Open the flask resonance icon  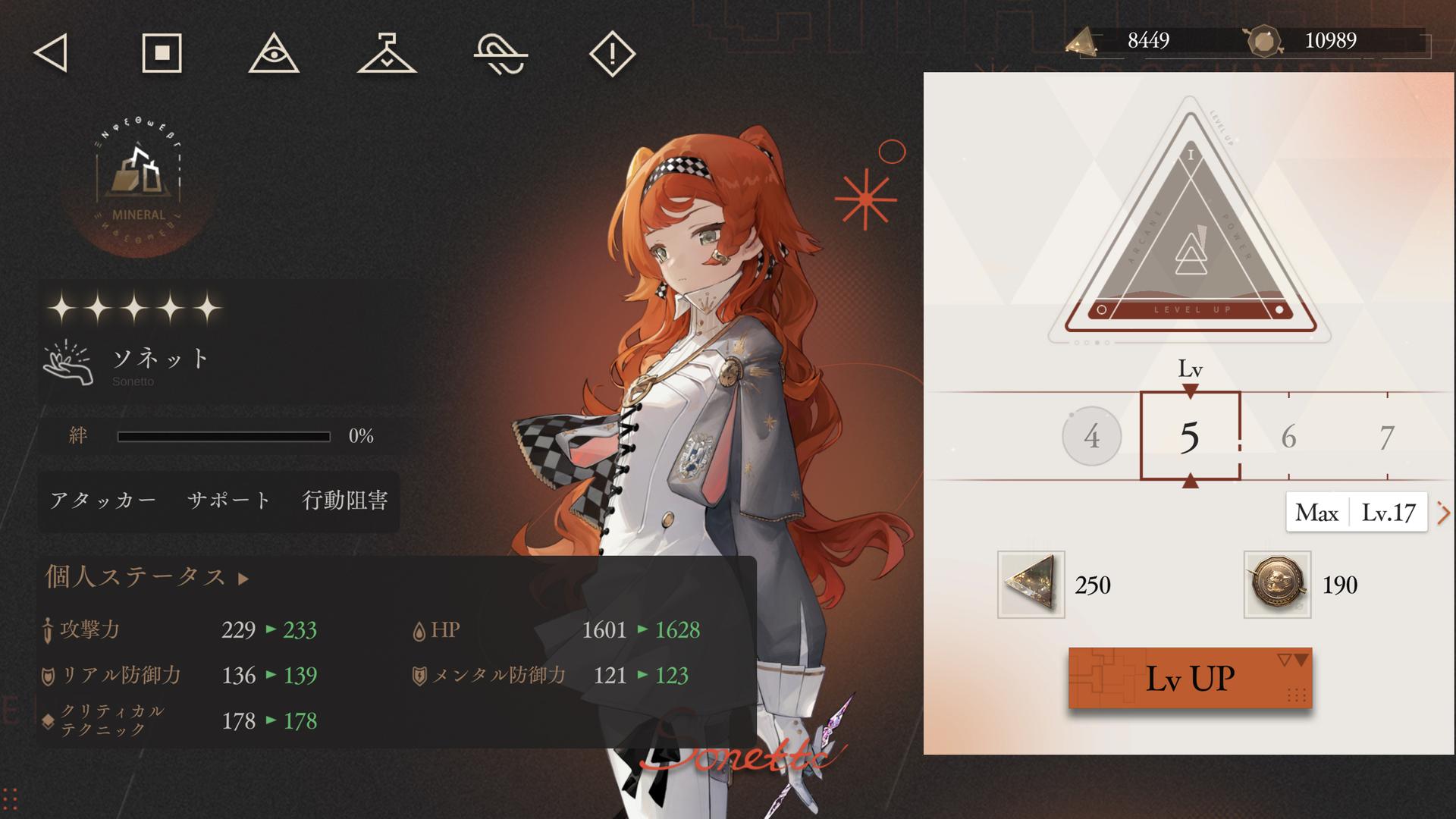(x=387, y=53)
